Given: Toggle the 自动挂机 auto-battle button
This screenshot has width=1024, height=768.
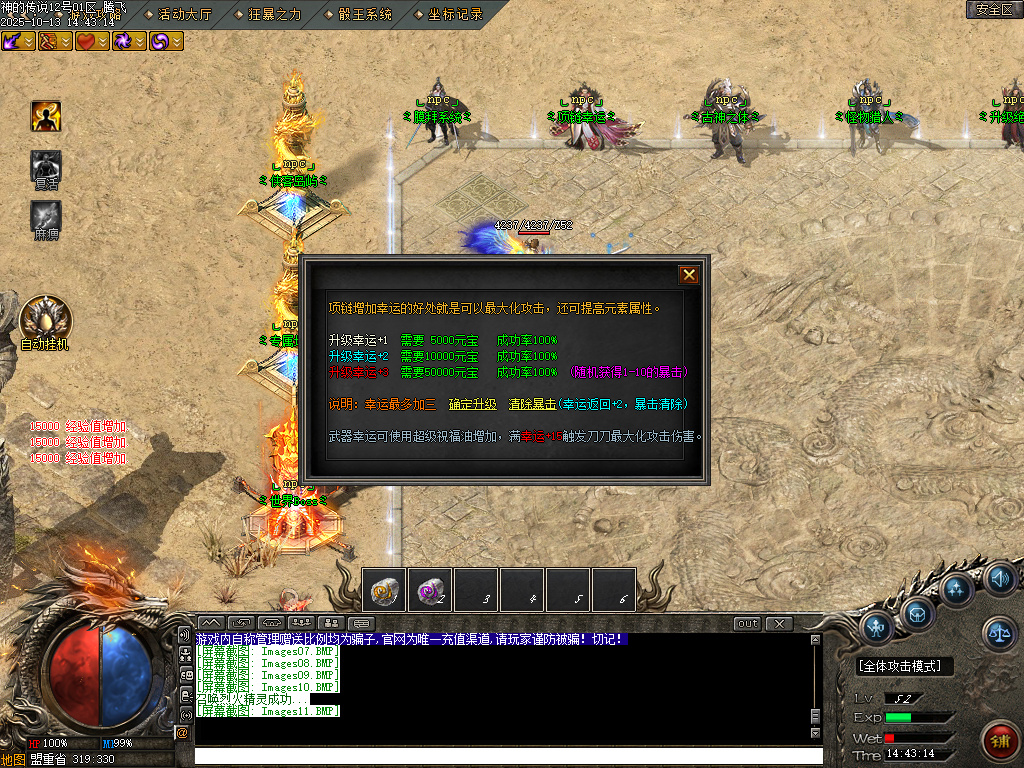Looking at the screenshot, I should point(45,321).
